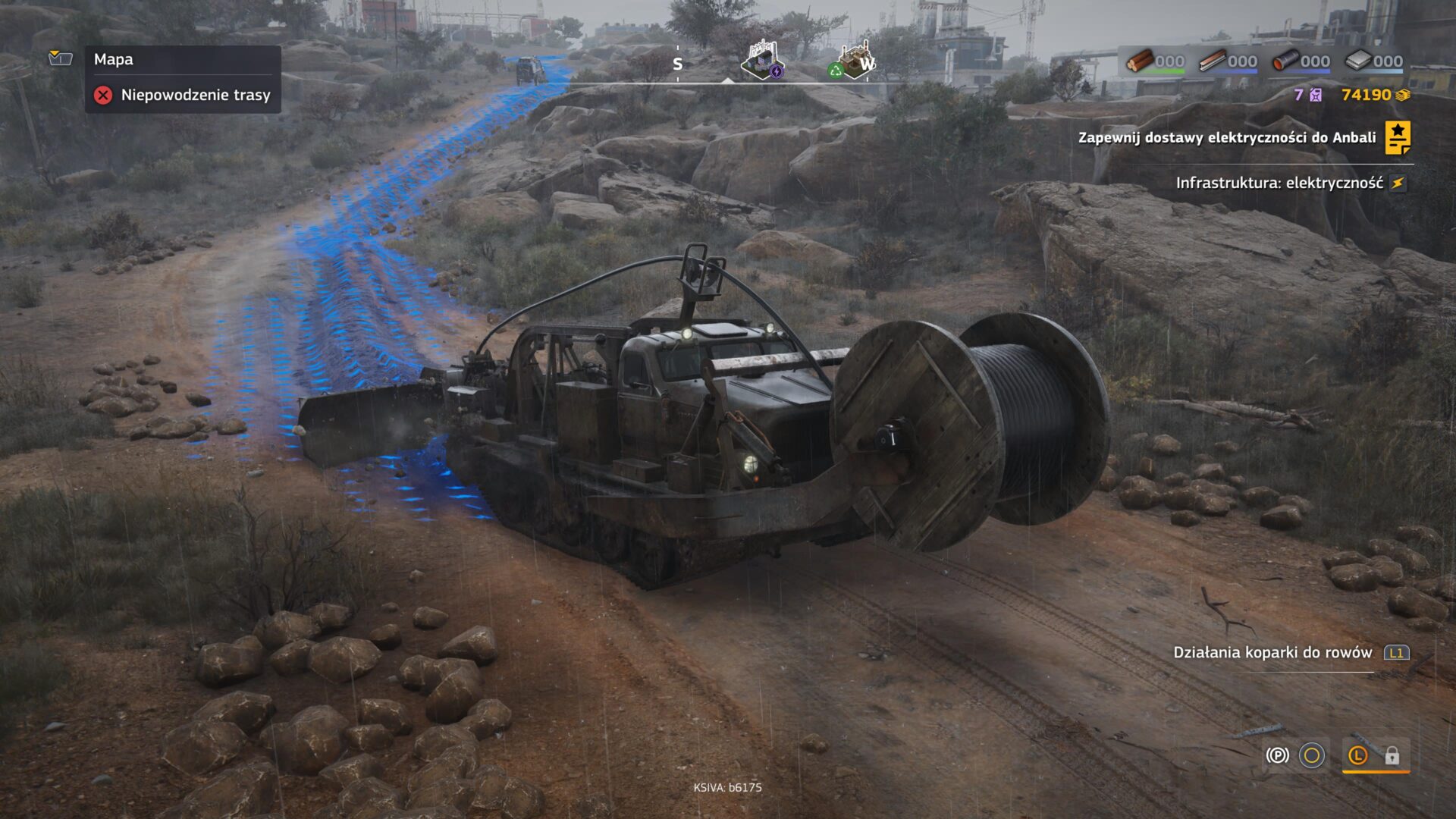The image size is (1456, 819).
Task: Click the KSIVA: b6175 text
Action: pos(728,786)
